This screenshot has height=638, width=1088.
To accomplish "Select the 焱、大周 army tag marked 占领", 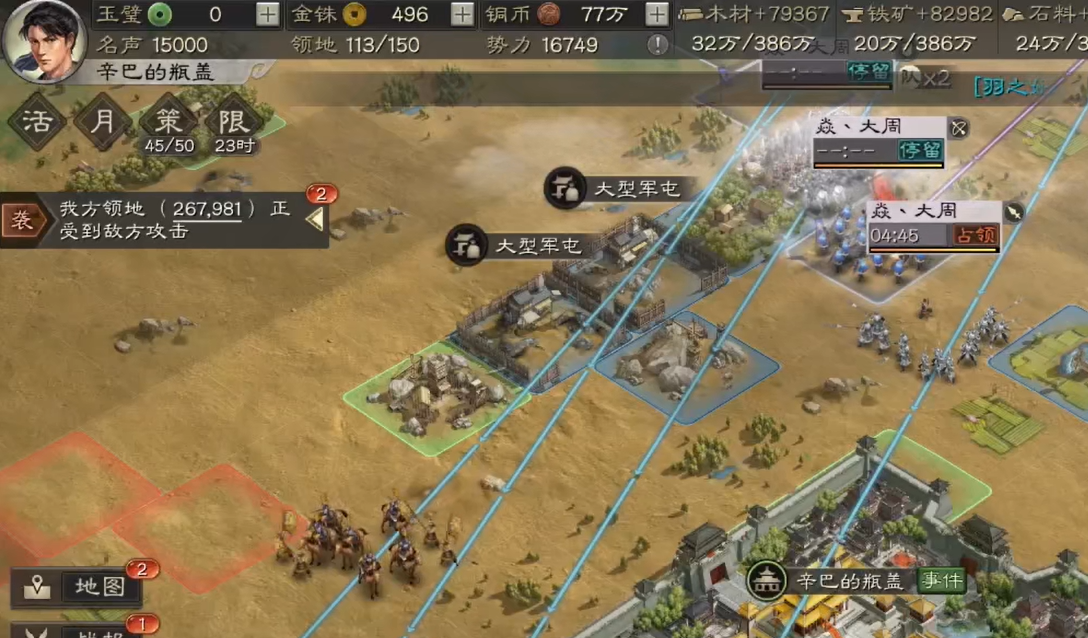I will click(x=933, y=225).
